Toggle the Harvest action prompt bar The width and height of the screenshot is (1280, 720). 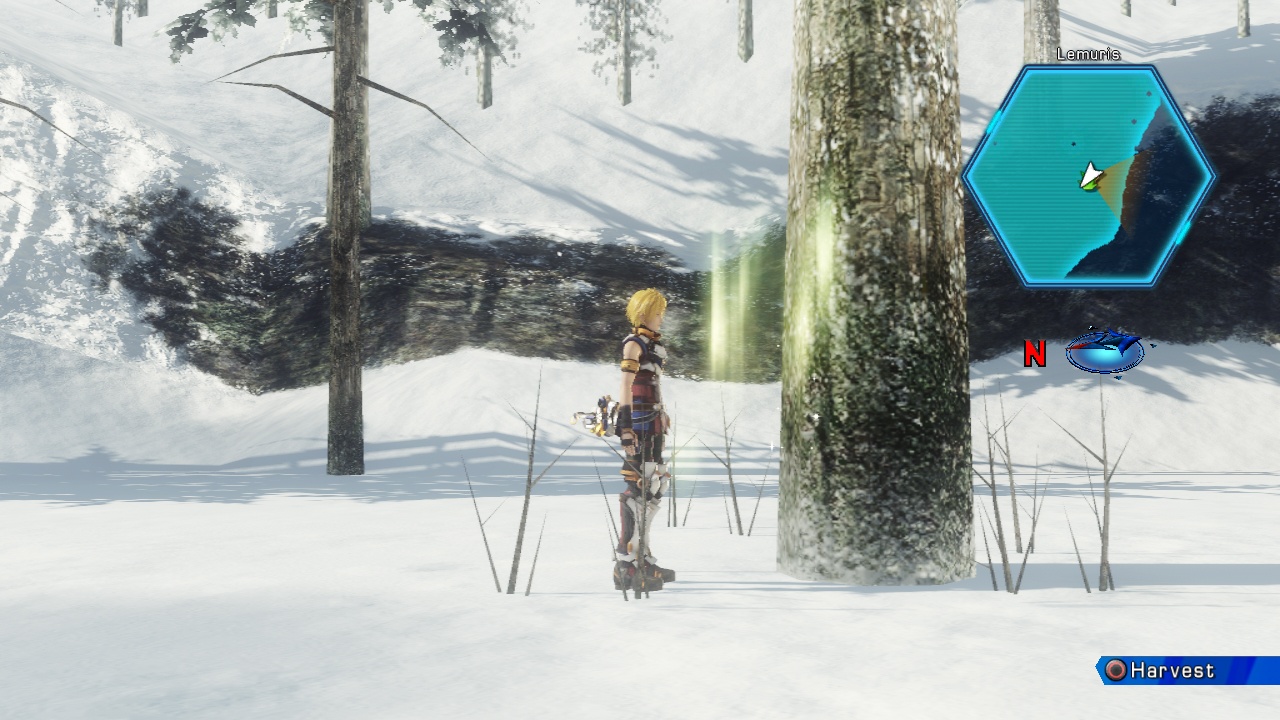[1180, 670]
